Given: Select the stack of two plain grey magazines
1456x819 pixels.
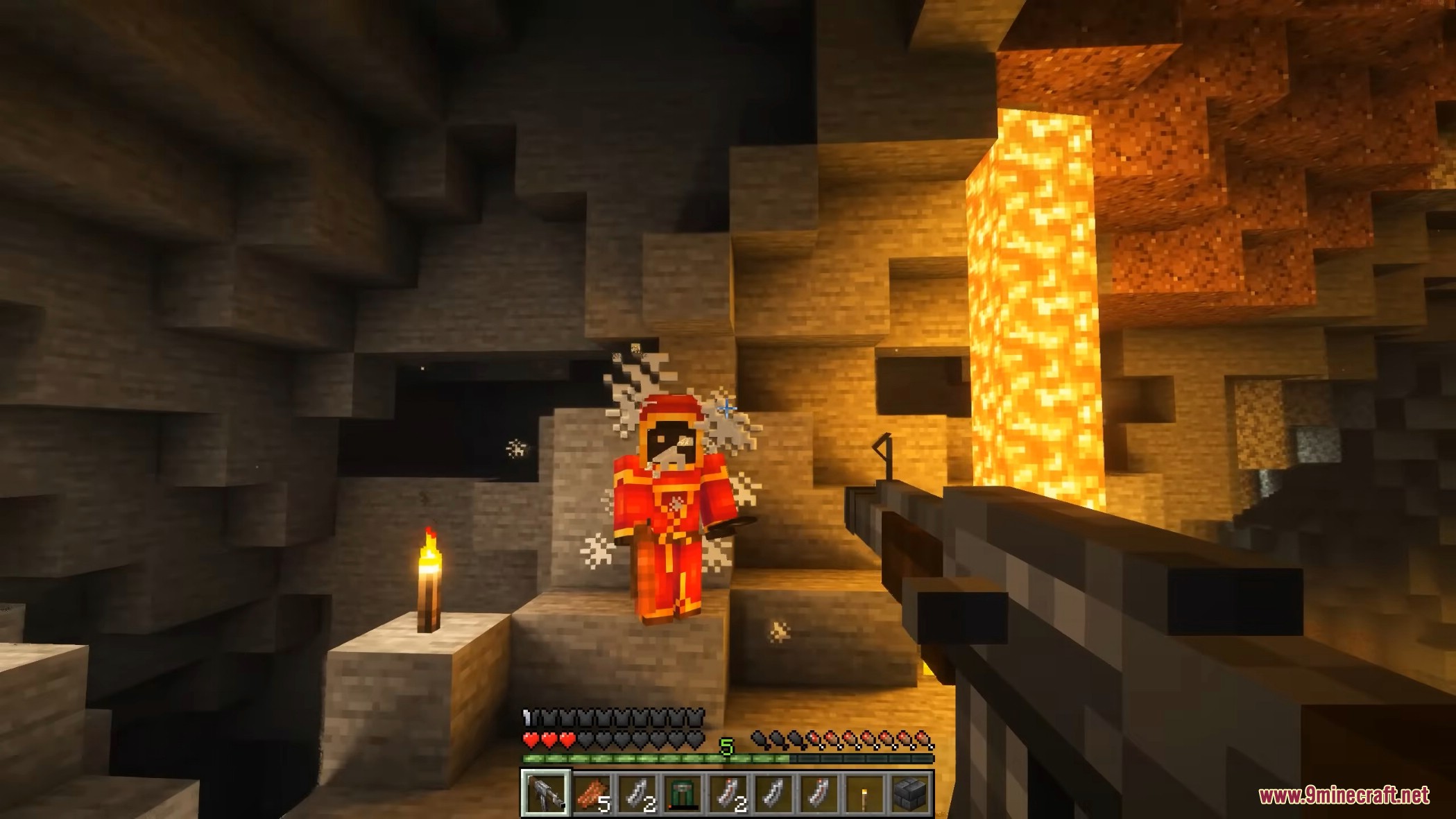Looking at the screenshot, I should 637,793.
